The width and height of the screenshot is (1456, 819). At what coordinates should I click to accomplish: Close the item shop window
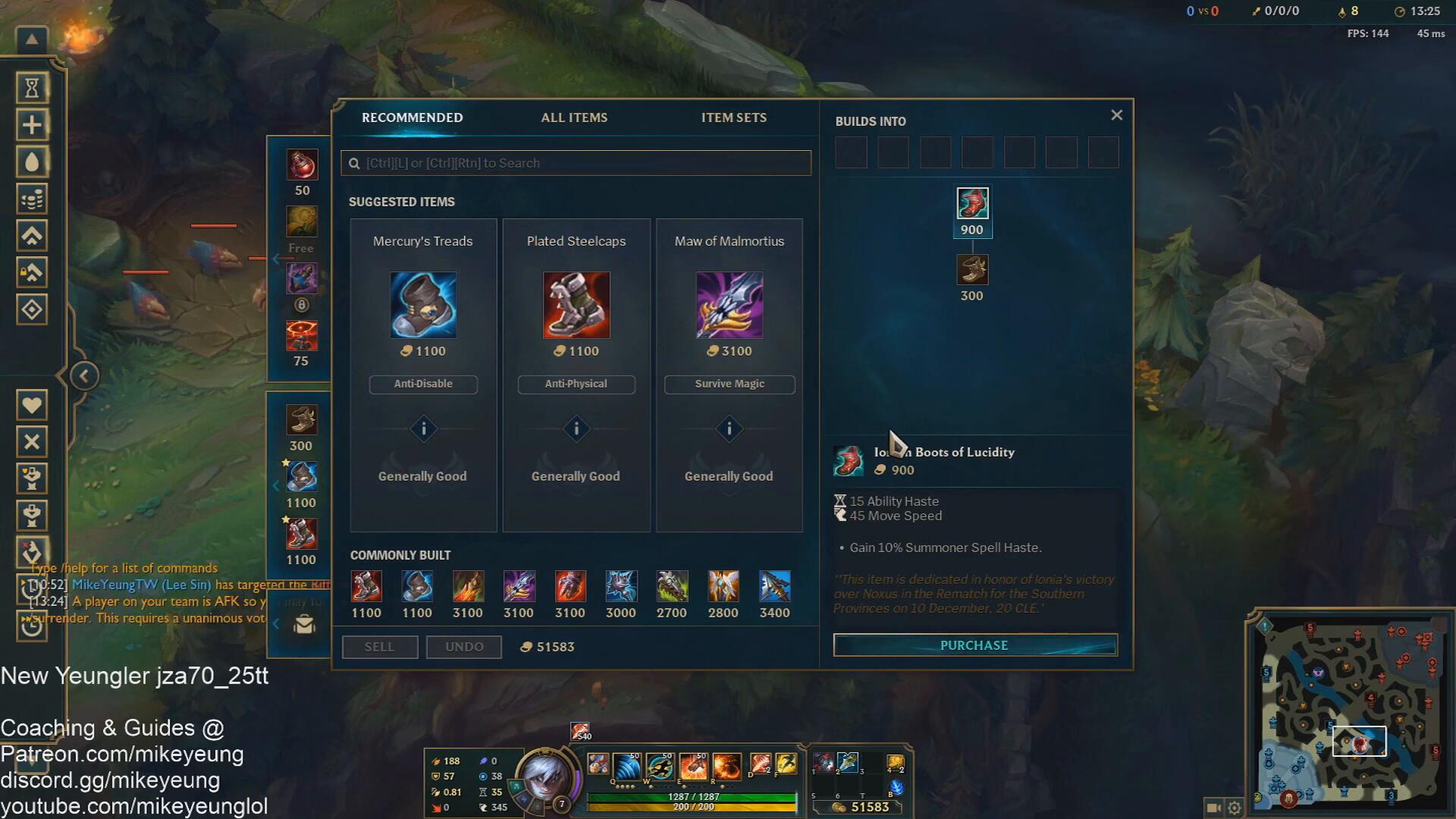tap(1116, 115)
